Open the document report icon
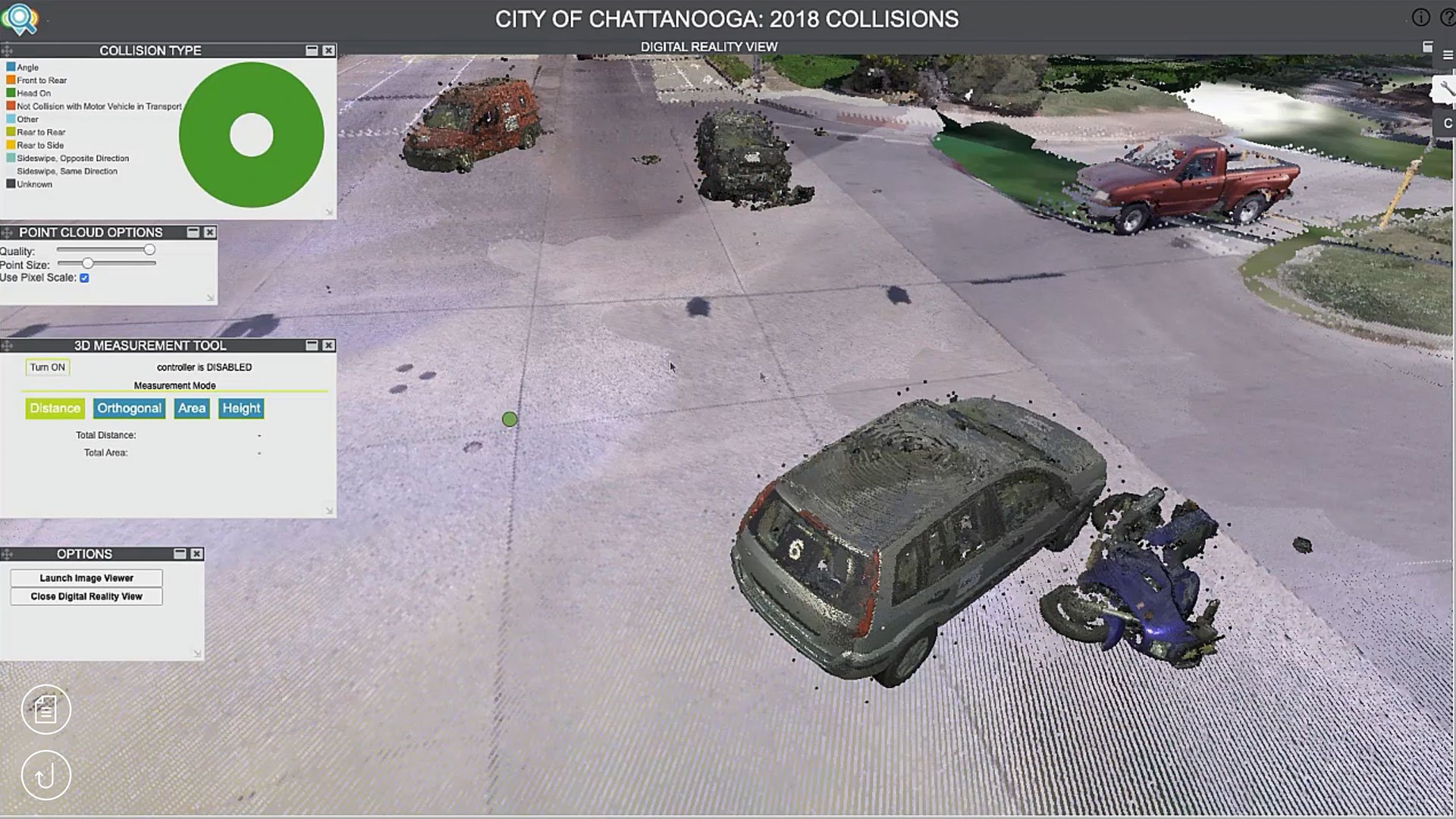Screen dimensions: 1456x819 45,710
